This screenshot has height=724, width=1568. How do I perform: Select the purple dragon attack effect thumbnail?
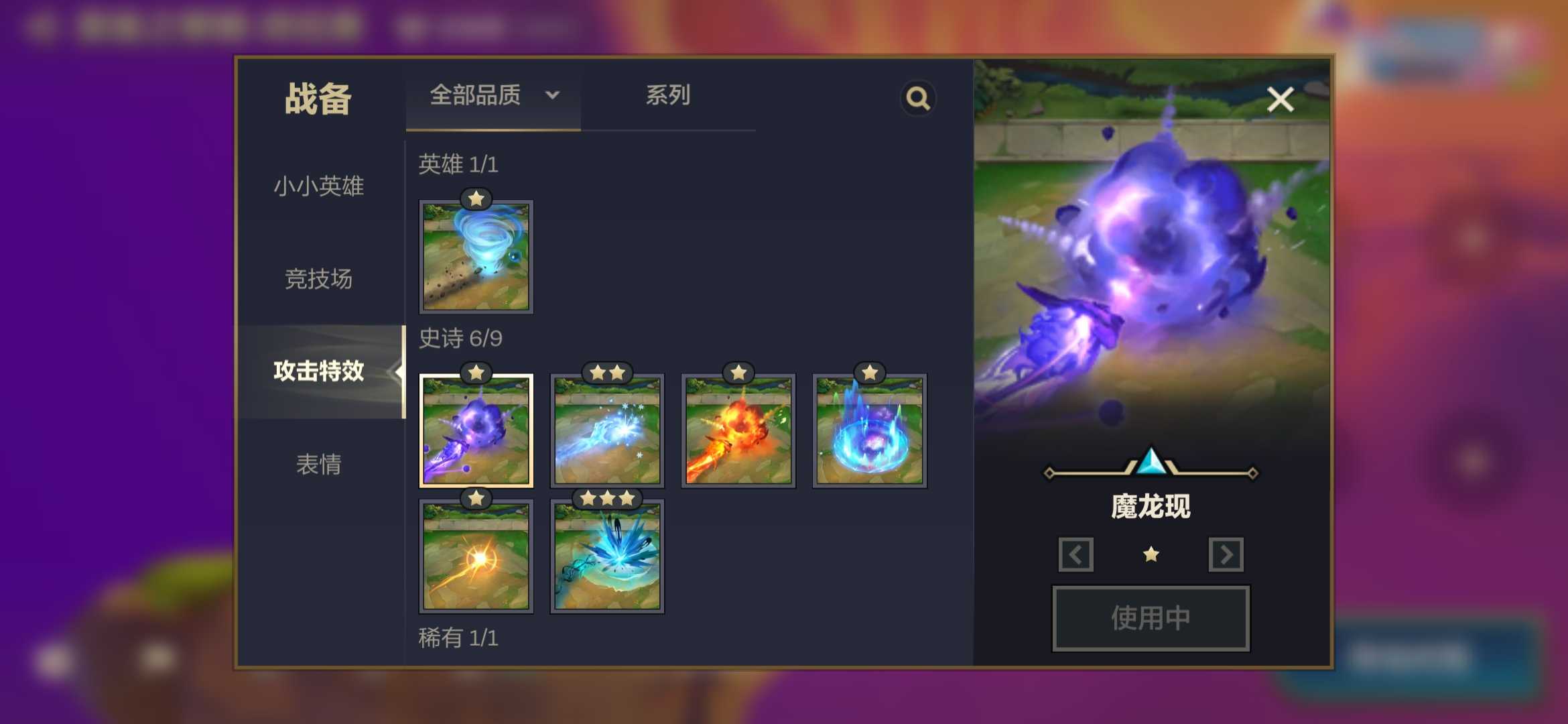point(475,429)
